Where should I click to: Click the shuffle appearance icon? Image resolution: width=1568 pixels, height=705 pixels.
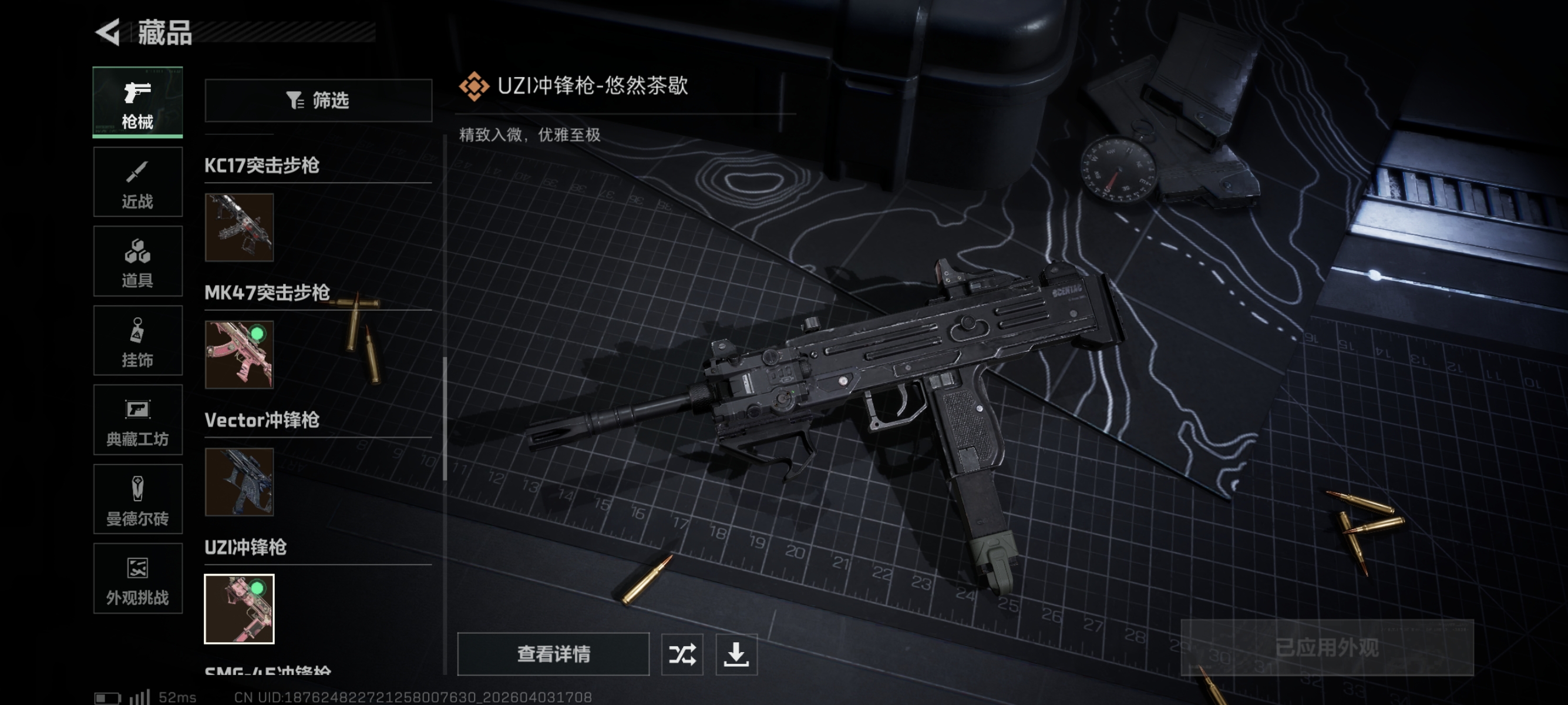point(682,654)
